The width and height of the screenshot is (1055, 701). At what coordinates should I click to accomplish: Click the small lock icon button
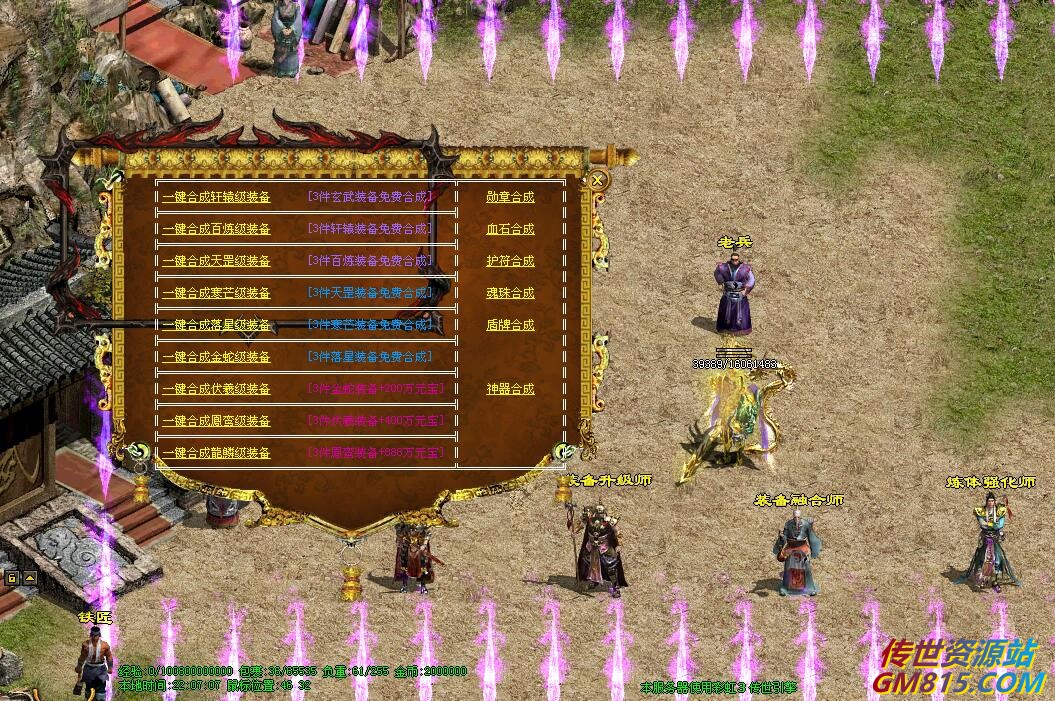pyautogui.click(x=12, y=578)
